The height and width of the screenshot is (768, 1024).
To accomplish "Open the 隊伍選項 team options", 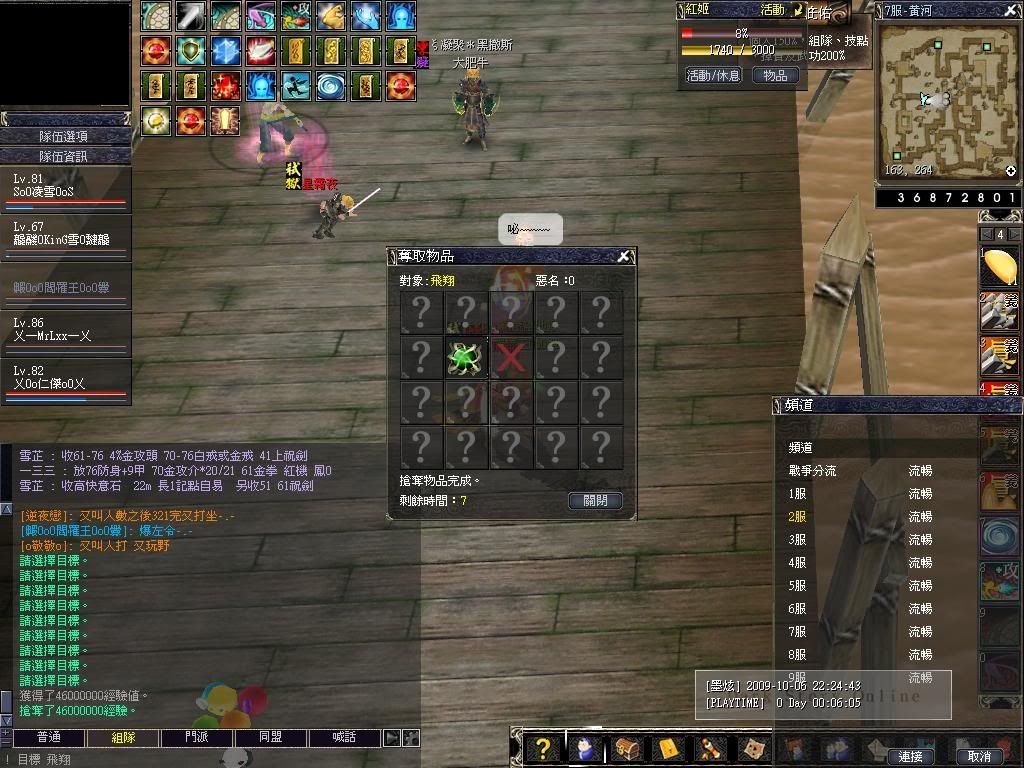I will pos(65,137).
